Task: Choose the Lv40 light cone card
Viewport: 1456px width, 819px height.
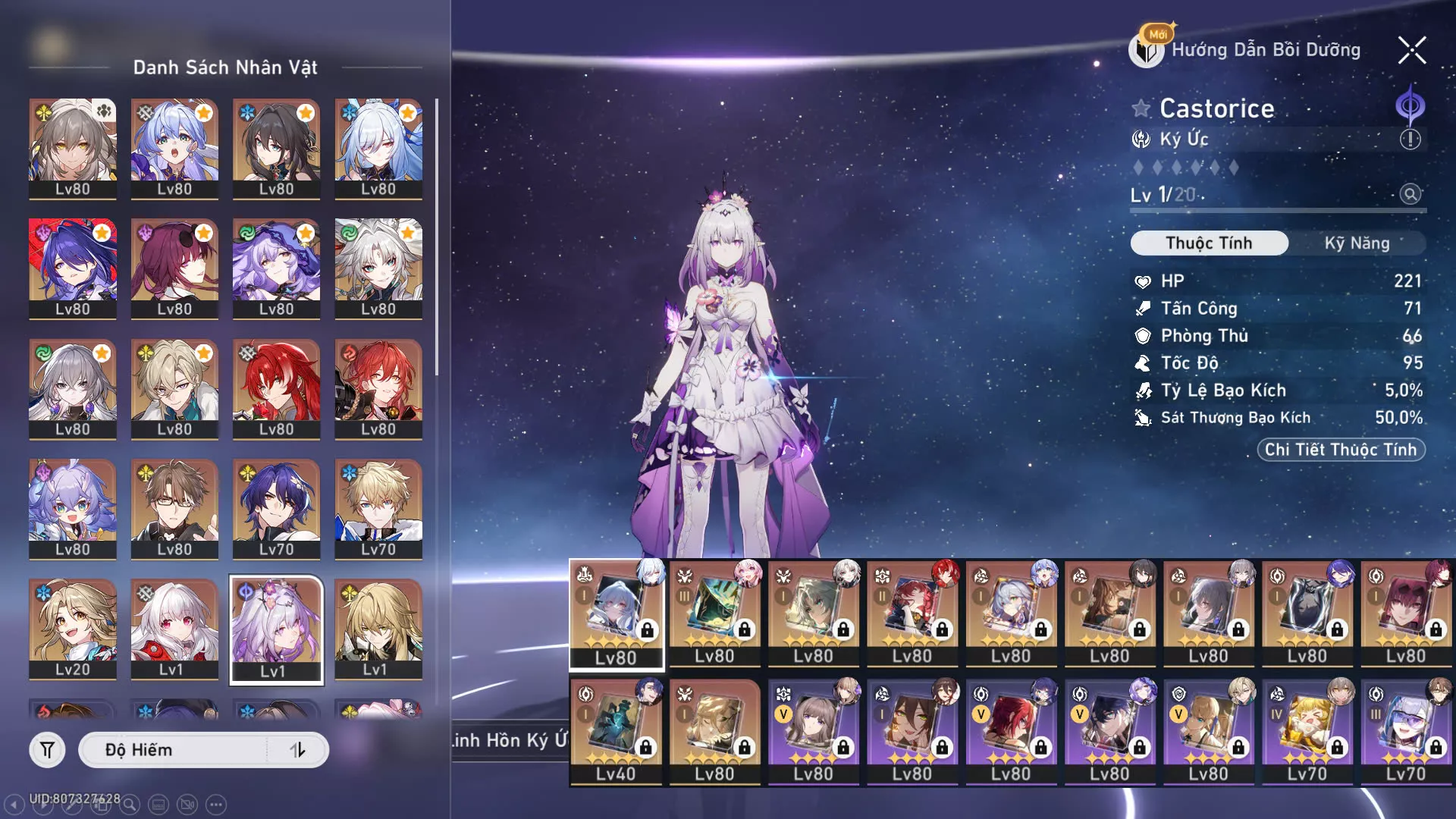Action: (616, 732)
